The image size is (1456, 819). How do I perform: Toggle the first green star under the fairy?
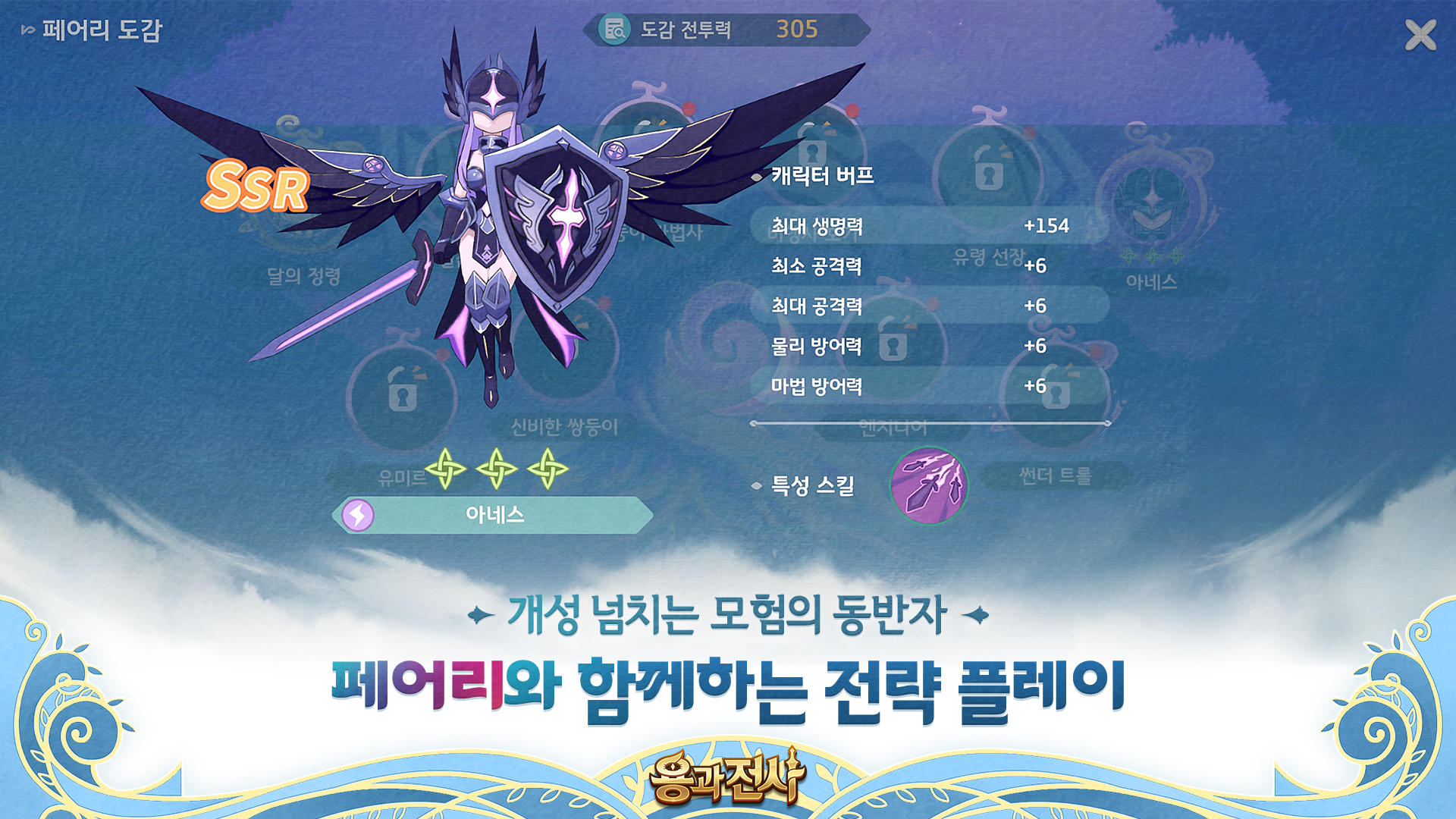click(447, 470)
